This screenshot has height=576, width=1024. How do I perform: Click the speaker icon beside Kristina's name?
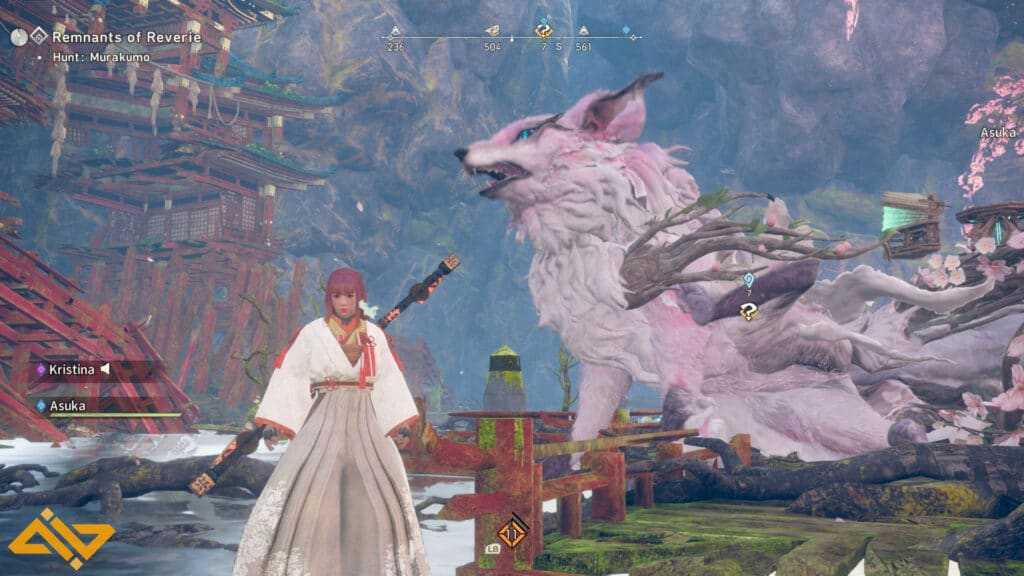(x=104, y=369)
